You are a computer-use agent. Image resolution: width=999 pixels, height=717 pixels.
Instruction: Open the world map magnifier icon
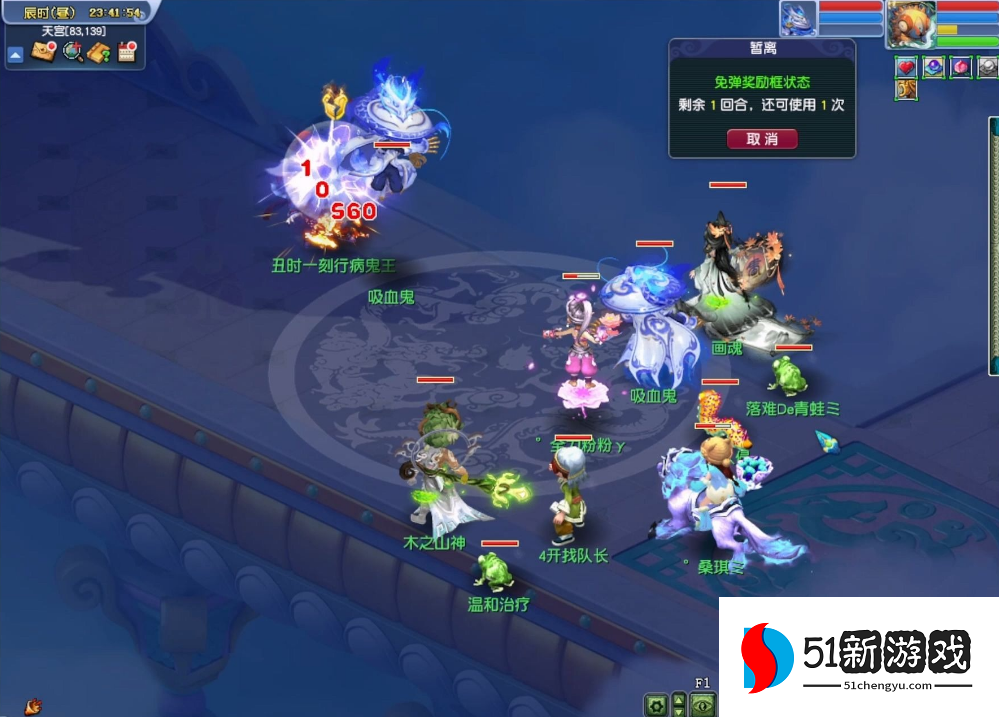click(72, 53)
